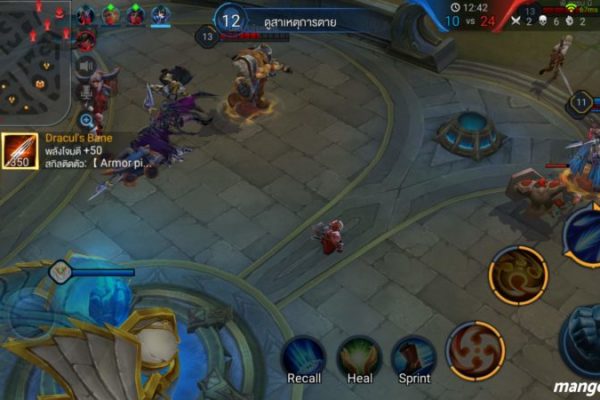Tap the speaker voice button
600x400 pixels.
tap(86, 67)
